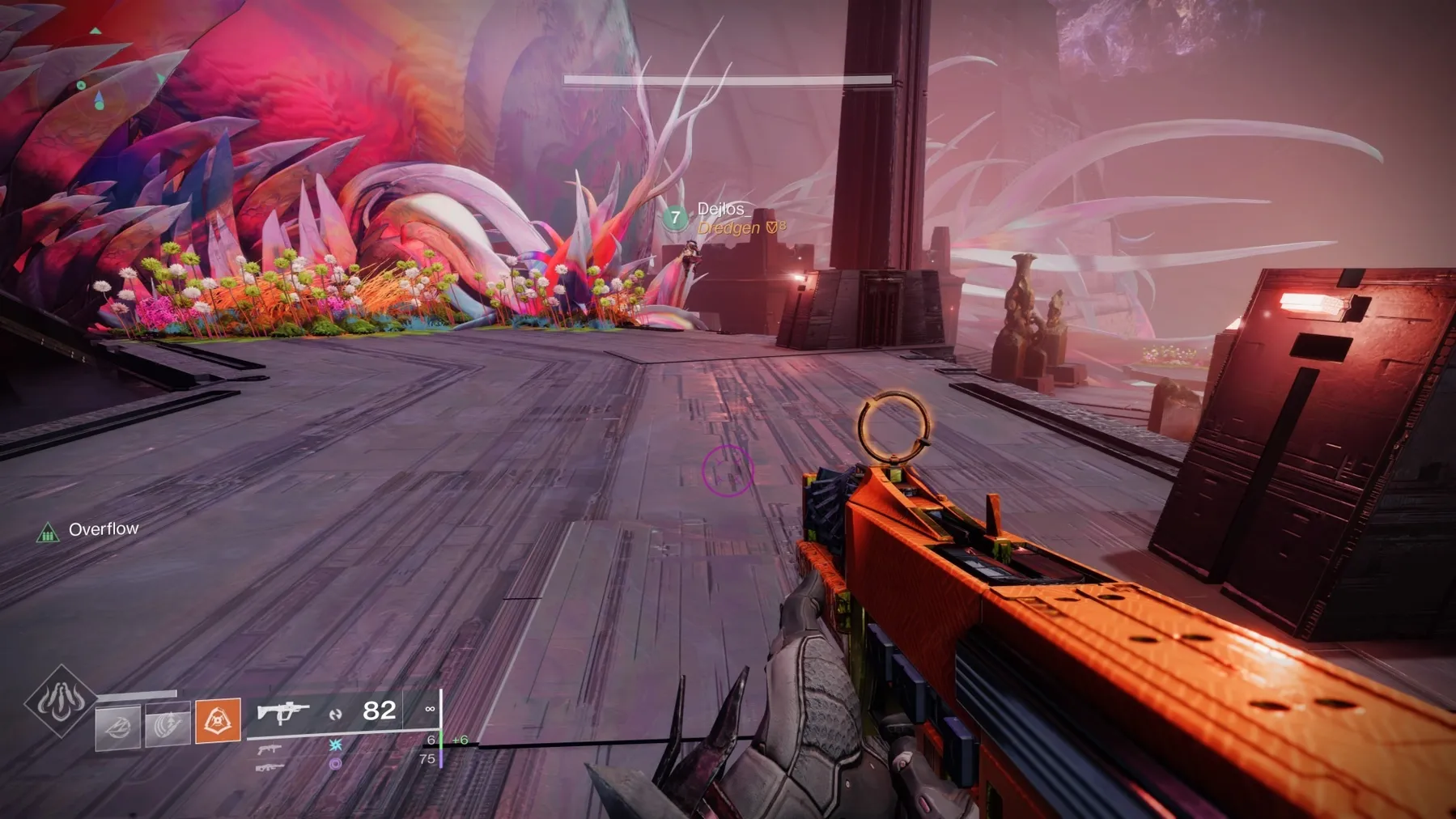Select the Dejlos player nameplate

pos(720,210)
